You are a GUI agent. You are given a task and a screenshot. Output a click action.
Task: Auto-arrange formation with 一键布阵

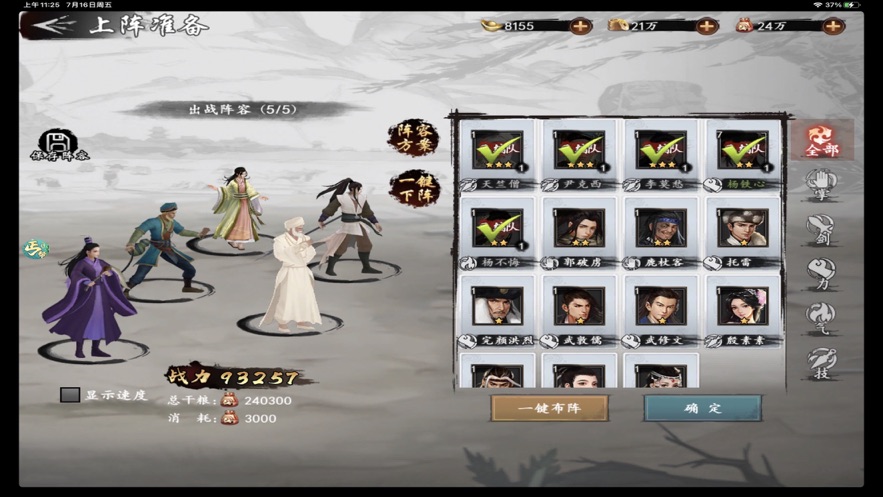(549, 408)
